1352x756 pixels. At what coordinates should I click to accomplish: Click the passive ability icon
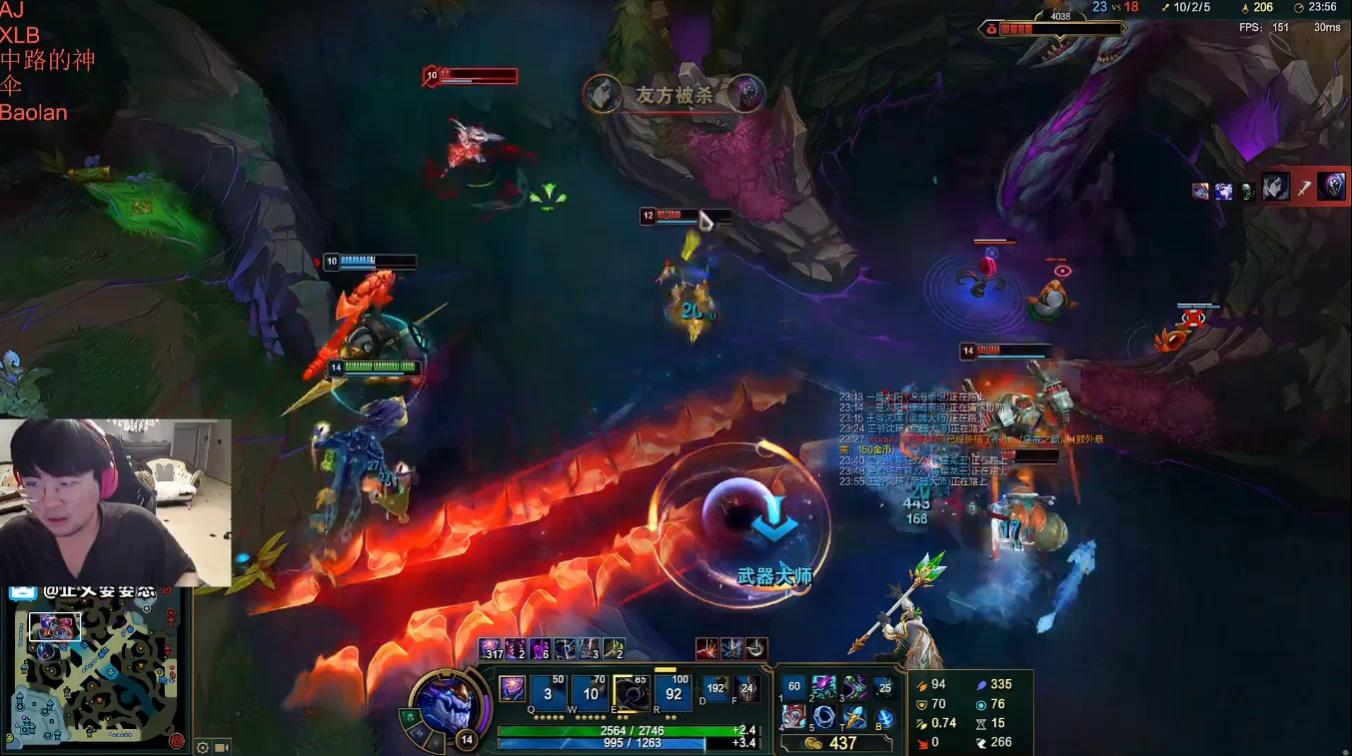[x=512, y=688]
